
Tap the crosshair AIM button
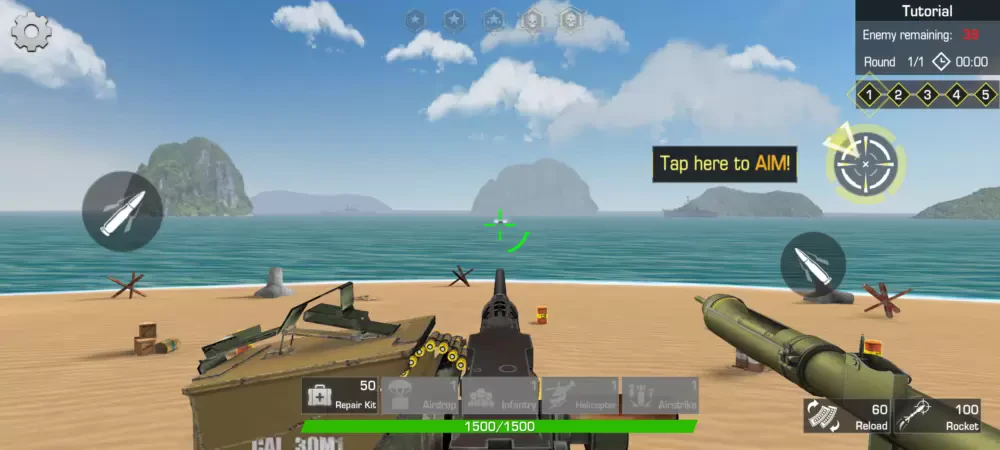(866, 163)
